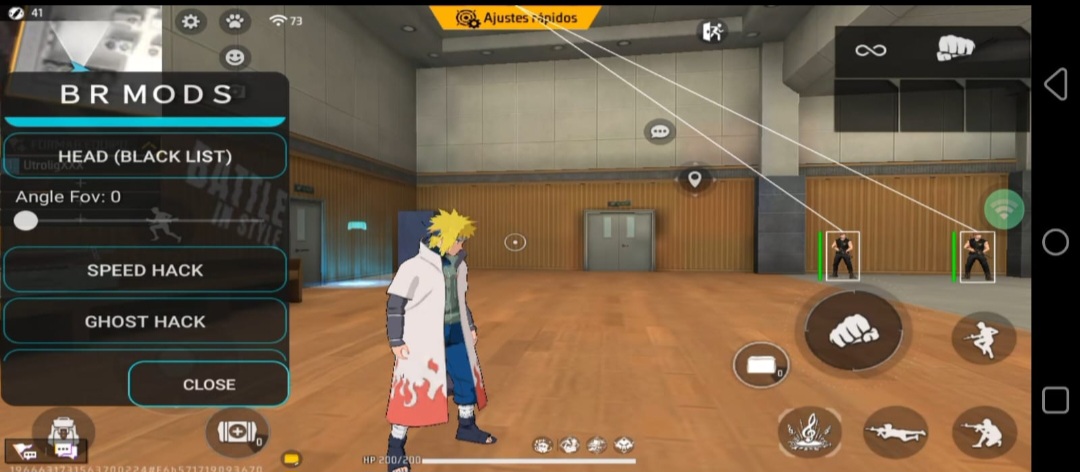Go prone with the lying soldier button

pyautogui.click(x=896, y=432)
